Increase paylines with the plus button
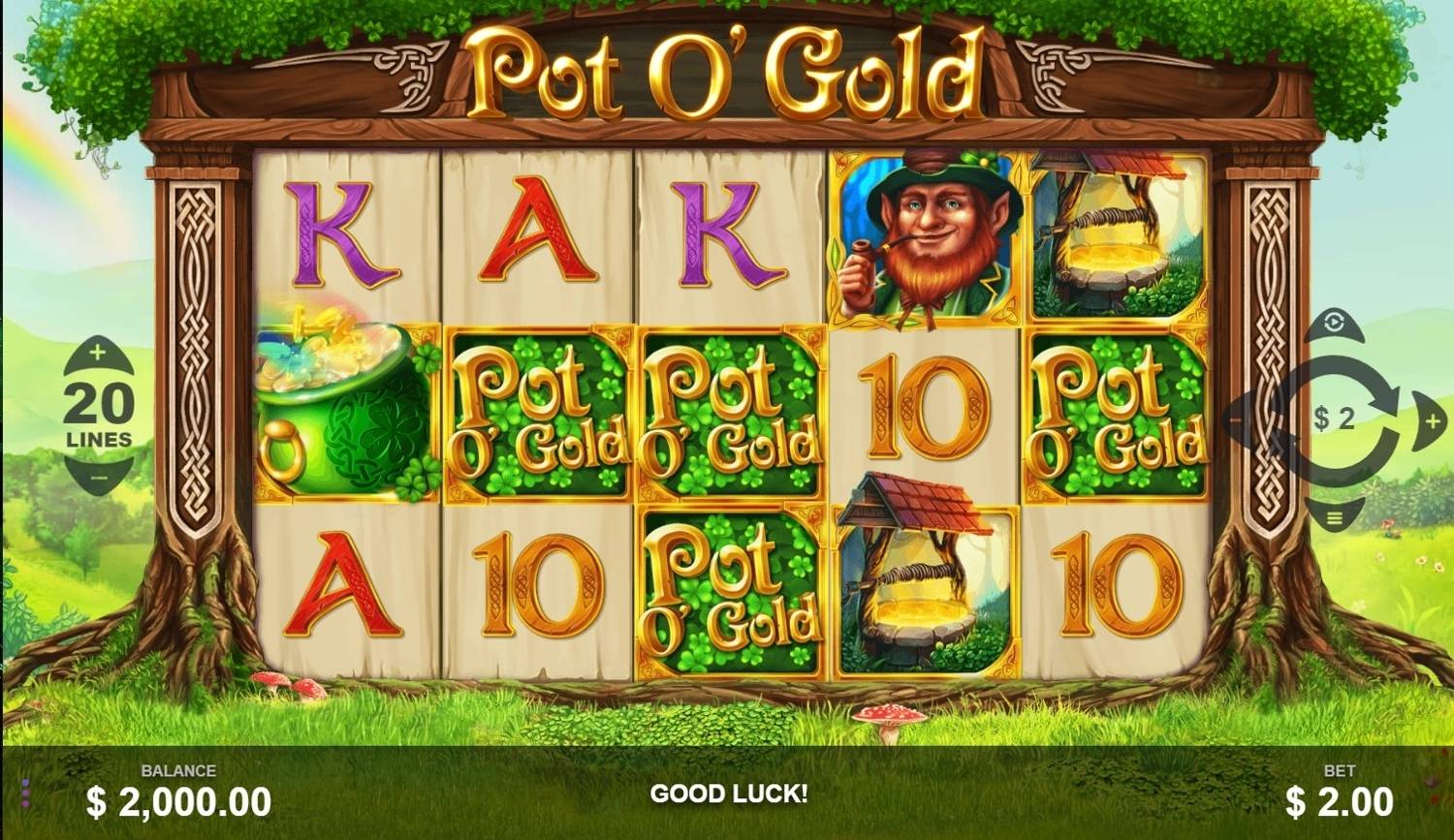Image resolution: width=1454 pixels, height=840 pixels. click(97, 355)
